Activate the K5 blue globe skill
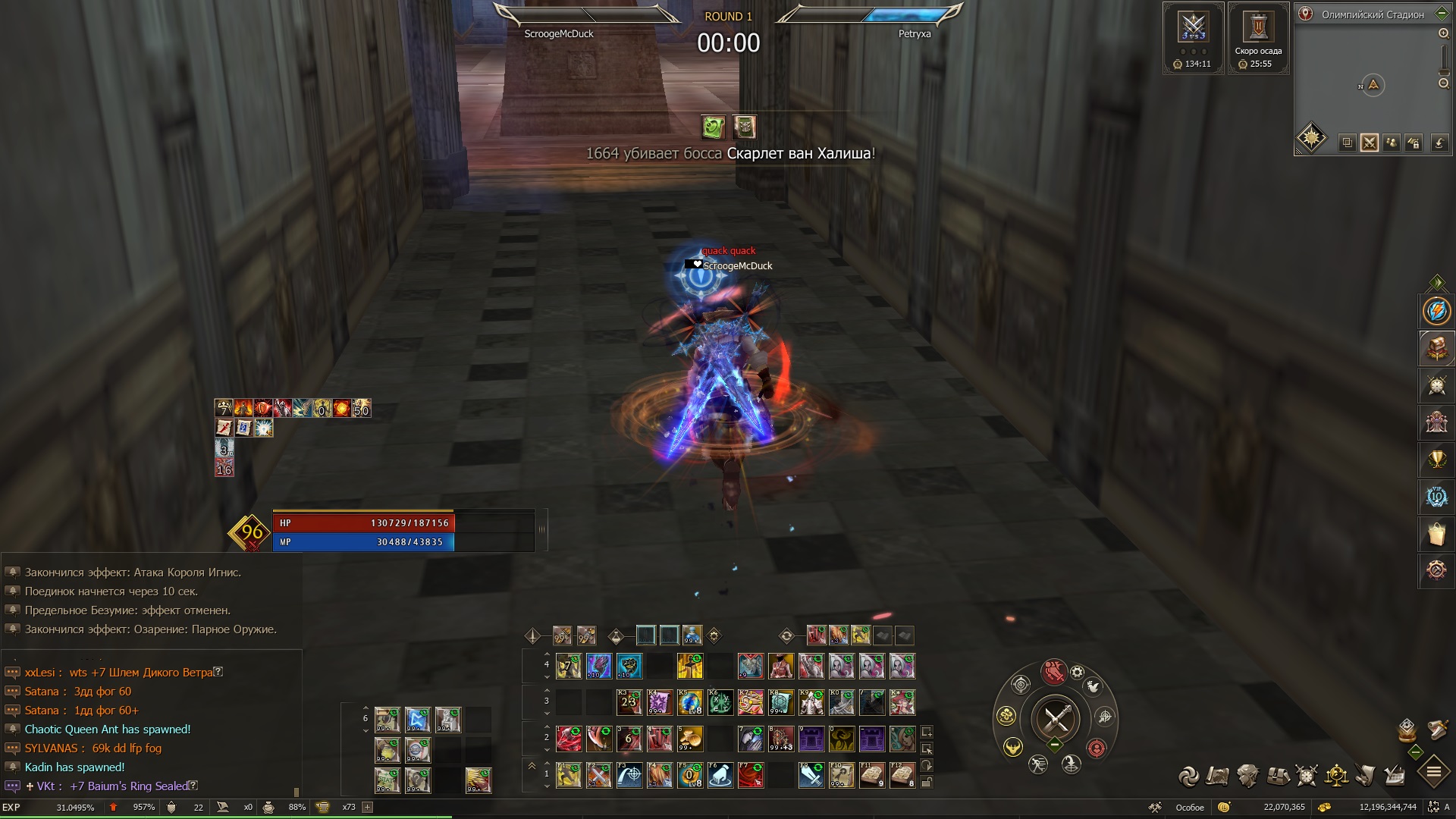The image size is (1456, 819). [x=689, y=703]
